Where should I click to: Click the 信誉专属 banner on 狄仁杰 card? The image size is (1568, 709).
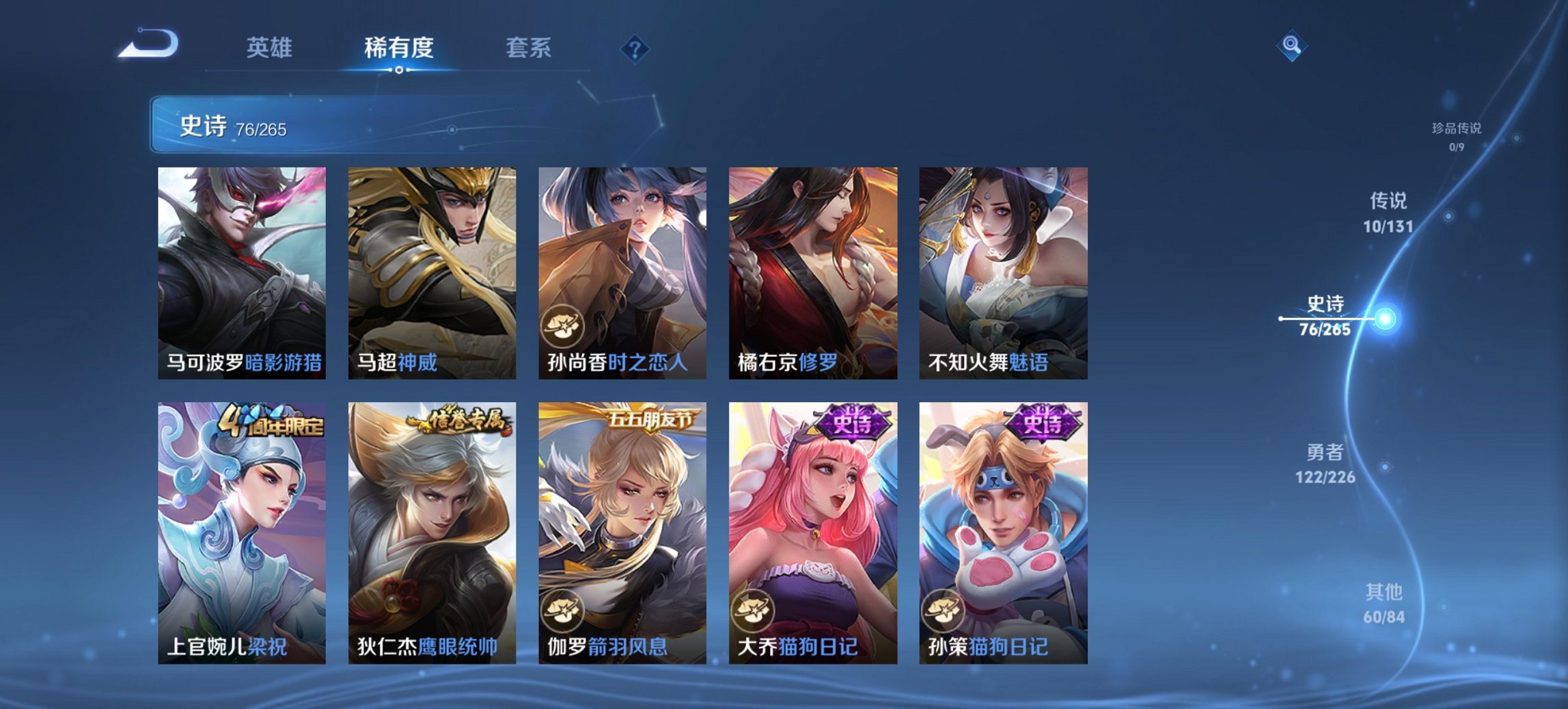coord(458,420)
